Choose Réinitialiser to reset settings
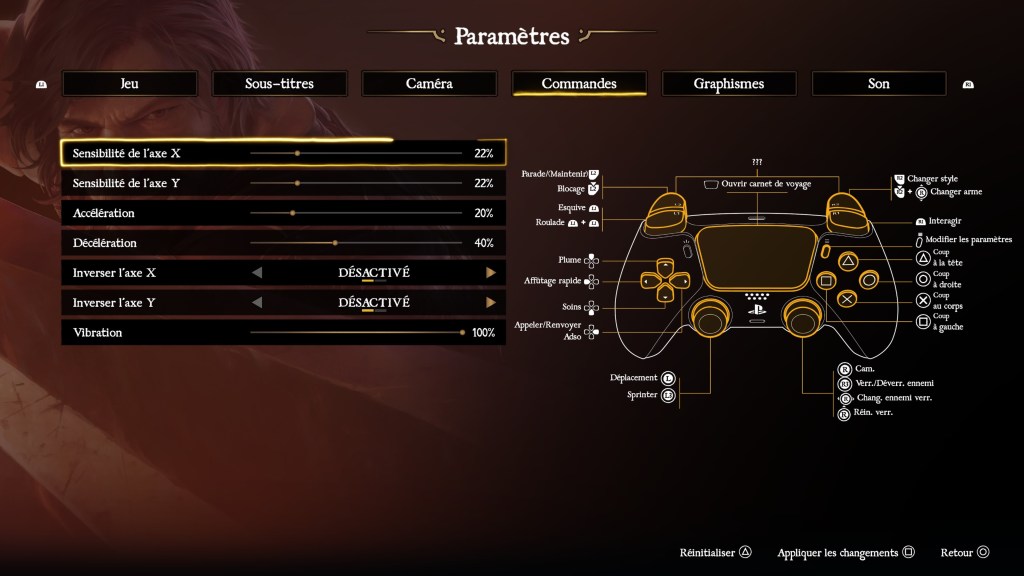The height and width of the screenshot is (576, 1024). [715, 552]
